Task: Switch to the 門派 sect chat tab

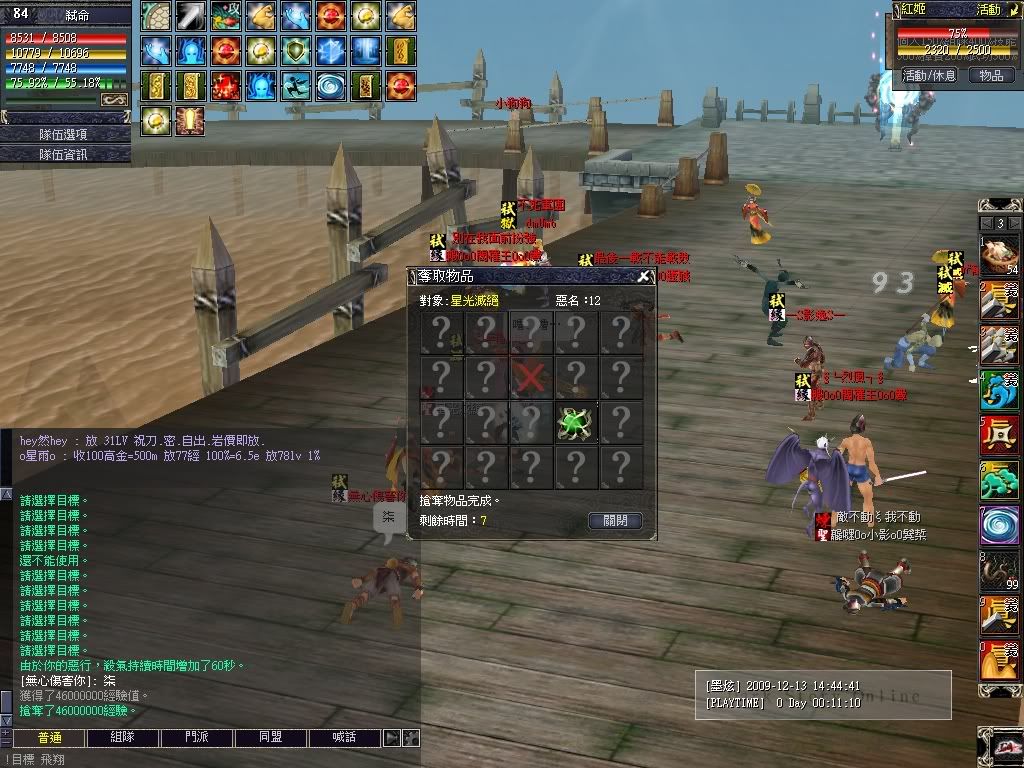Action: click(197, 738)
